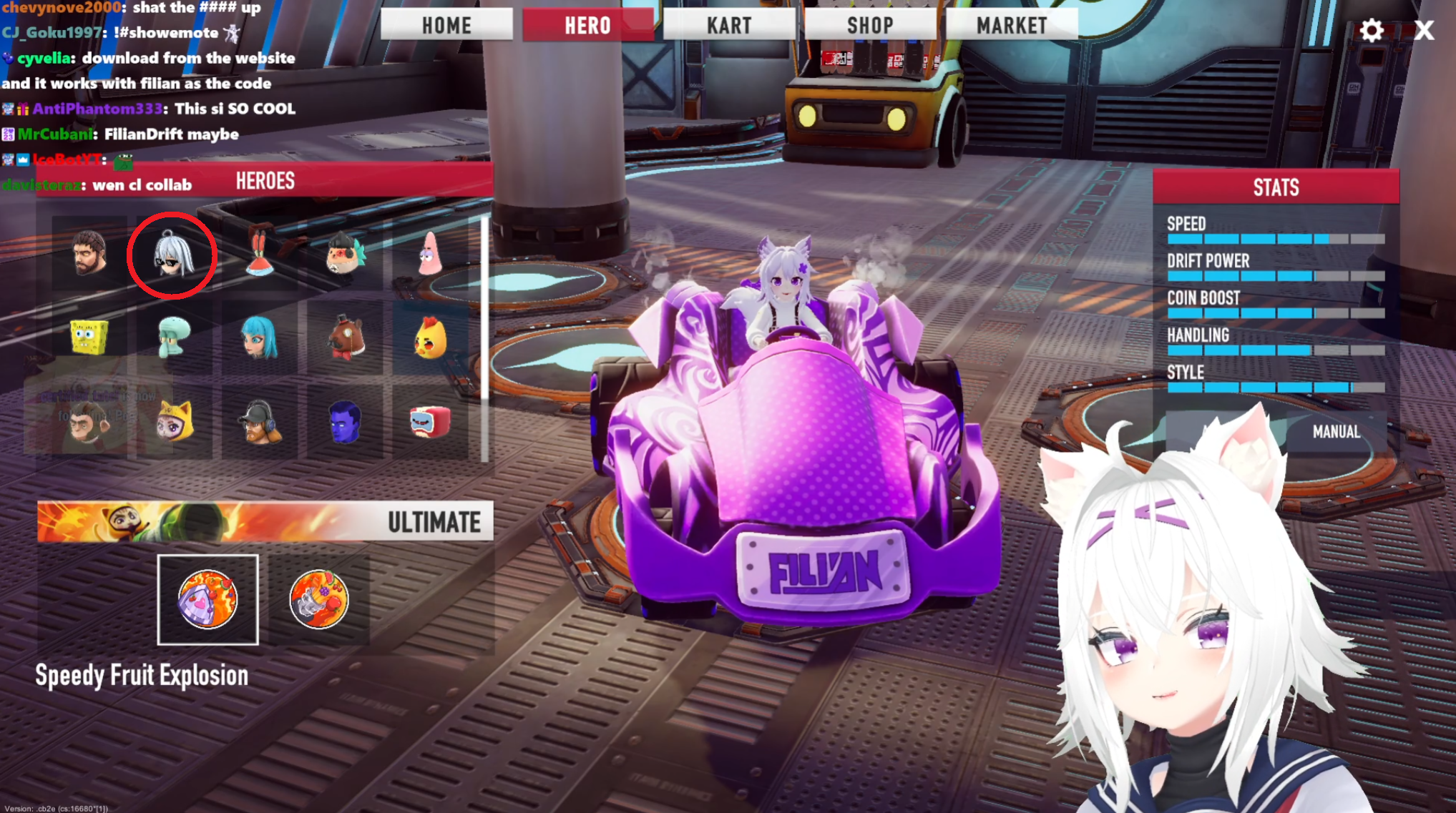This screenshot has width=1456, height=813.
Task: Open the HOME tab
Action: pos(446,25)
